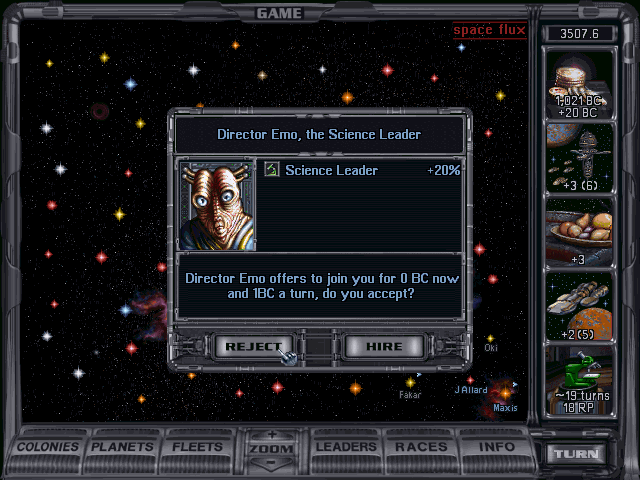Viewport: 640px width, 480px height.
Task: Click Director Emo's portrait
Action: pyautogui.click(x=217, y=206)
